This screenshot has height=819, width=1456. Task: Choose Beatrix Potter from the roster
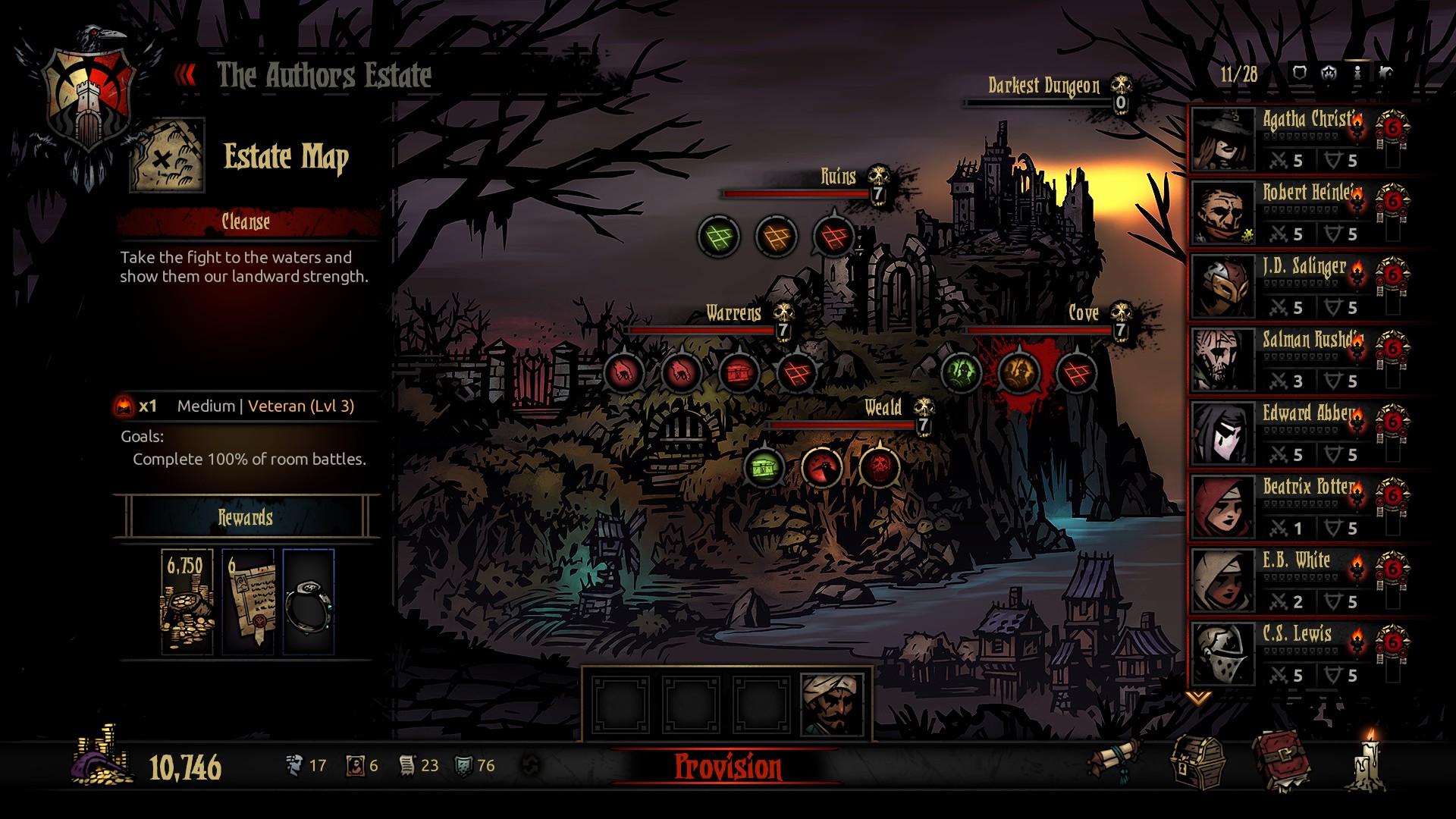(x=1298, y=507)
